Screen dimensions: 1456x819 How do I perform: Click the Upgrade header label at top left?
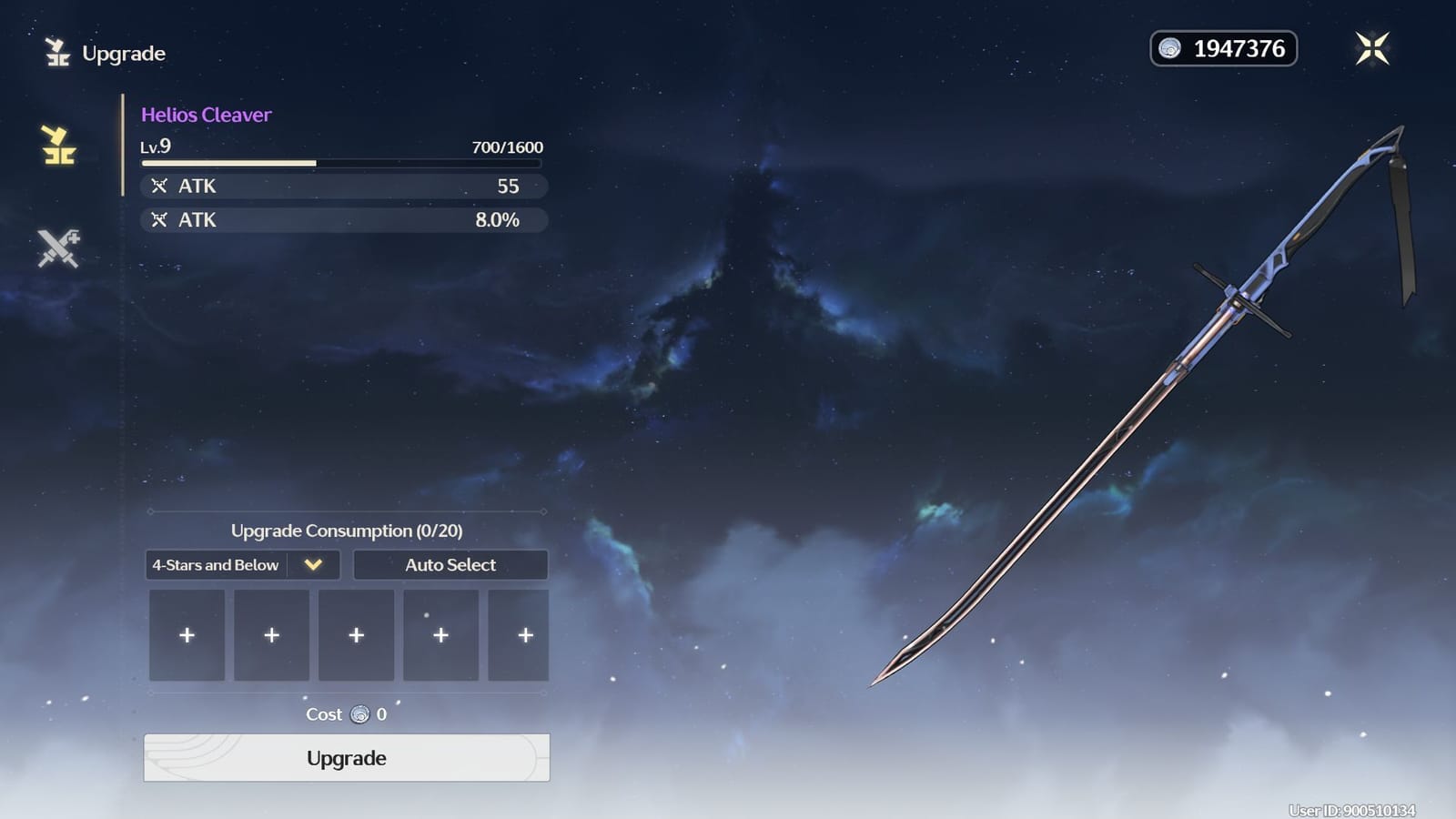tap(123, 53)
